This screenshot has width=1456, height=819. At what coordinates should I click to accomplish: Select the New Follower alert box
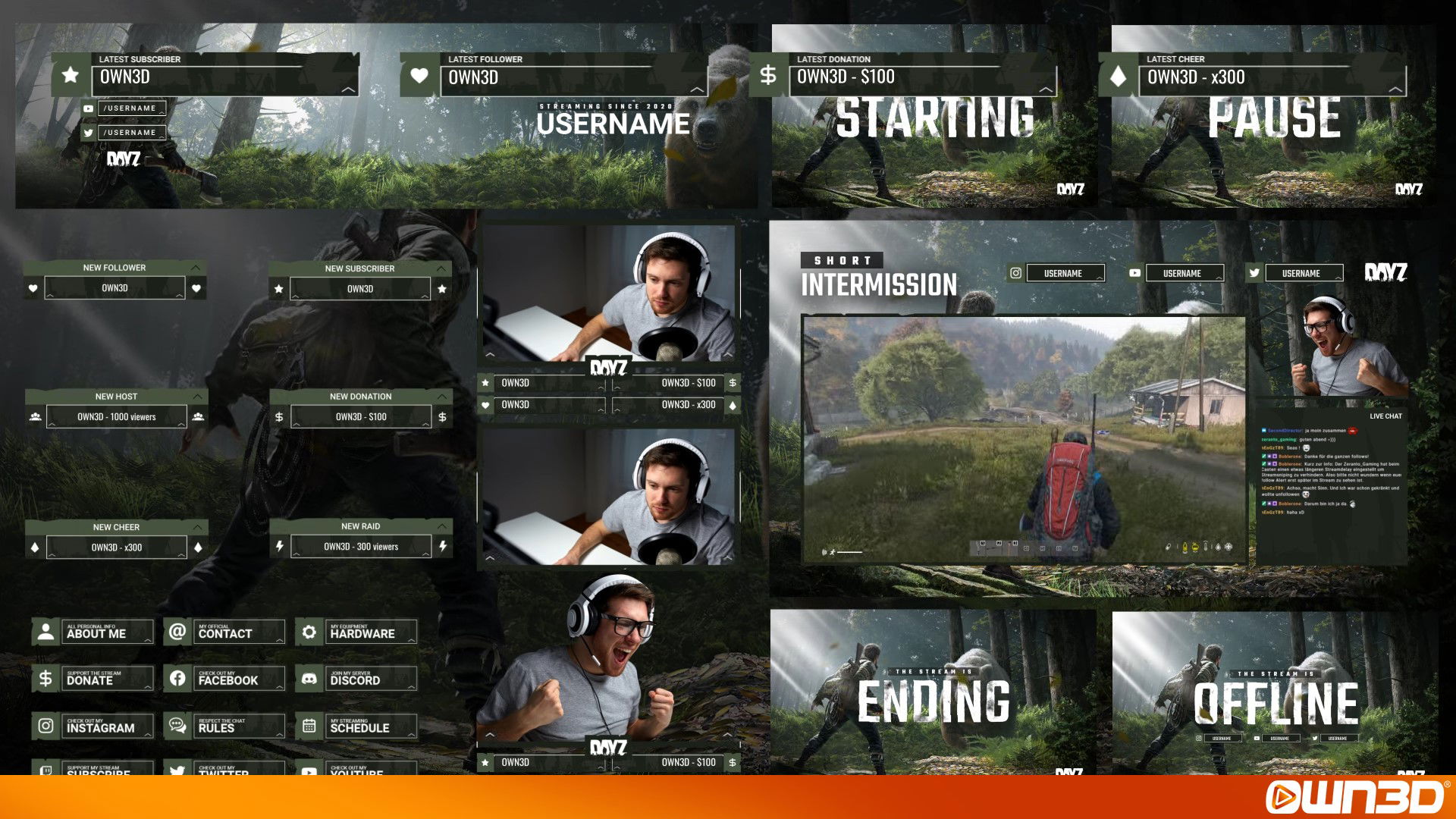pyautogui.click(x=115, y=281)
